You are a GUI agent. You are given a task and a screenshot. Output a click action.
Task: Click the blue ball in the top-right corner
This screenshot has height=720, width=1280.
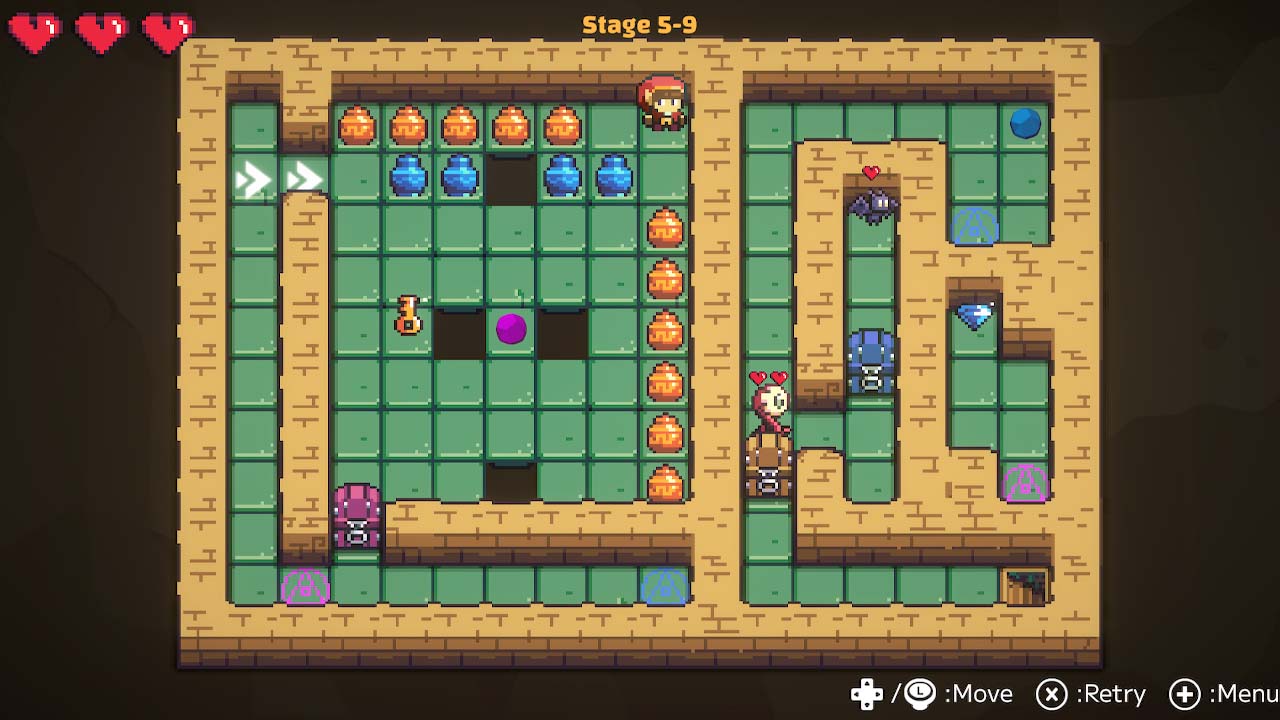tap(1023, 124)
